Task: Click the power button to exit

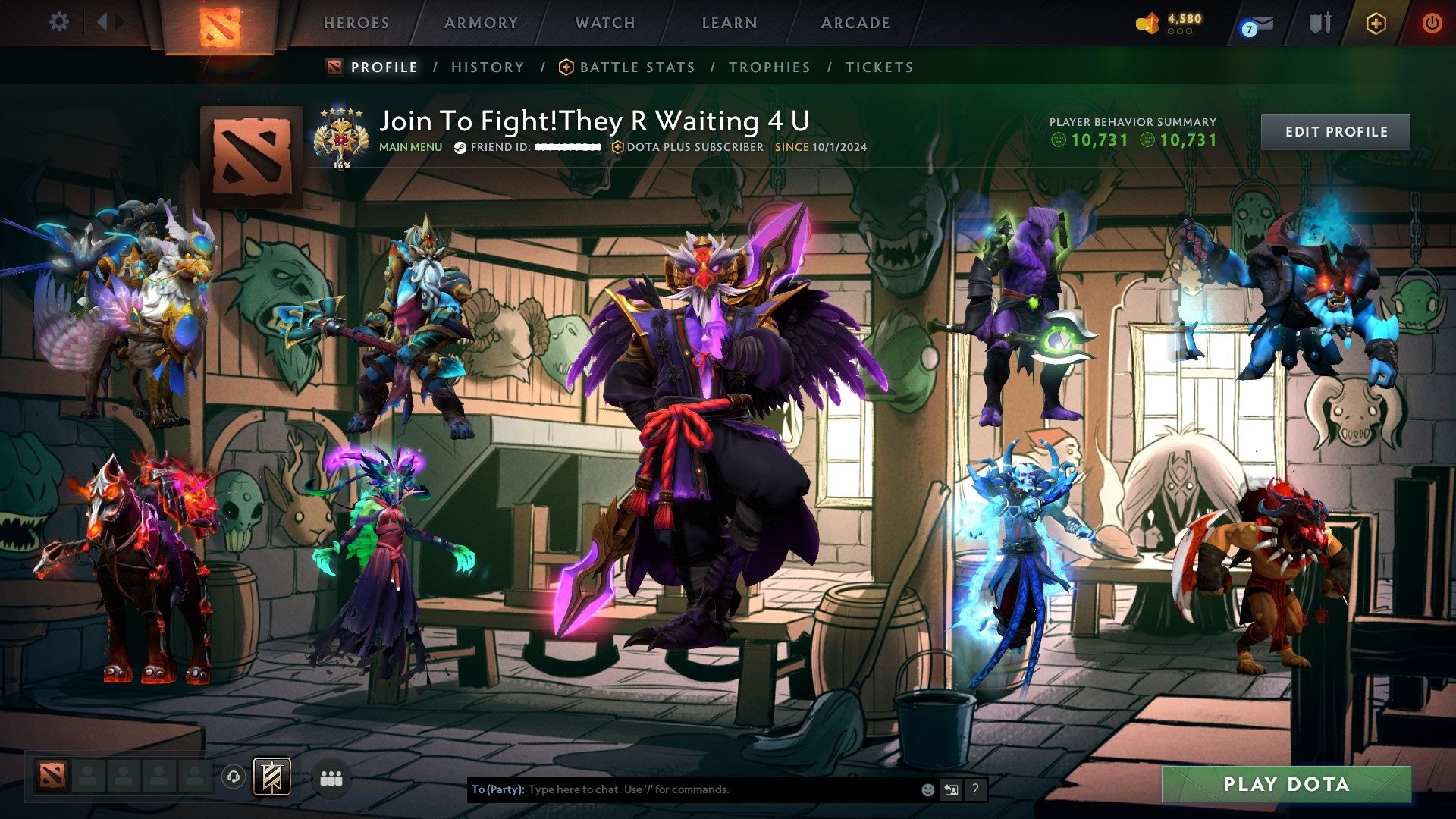Action: (1432, 23)
